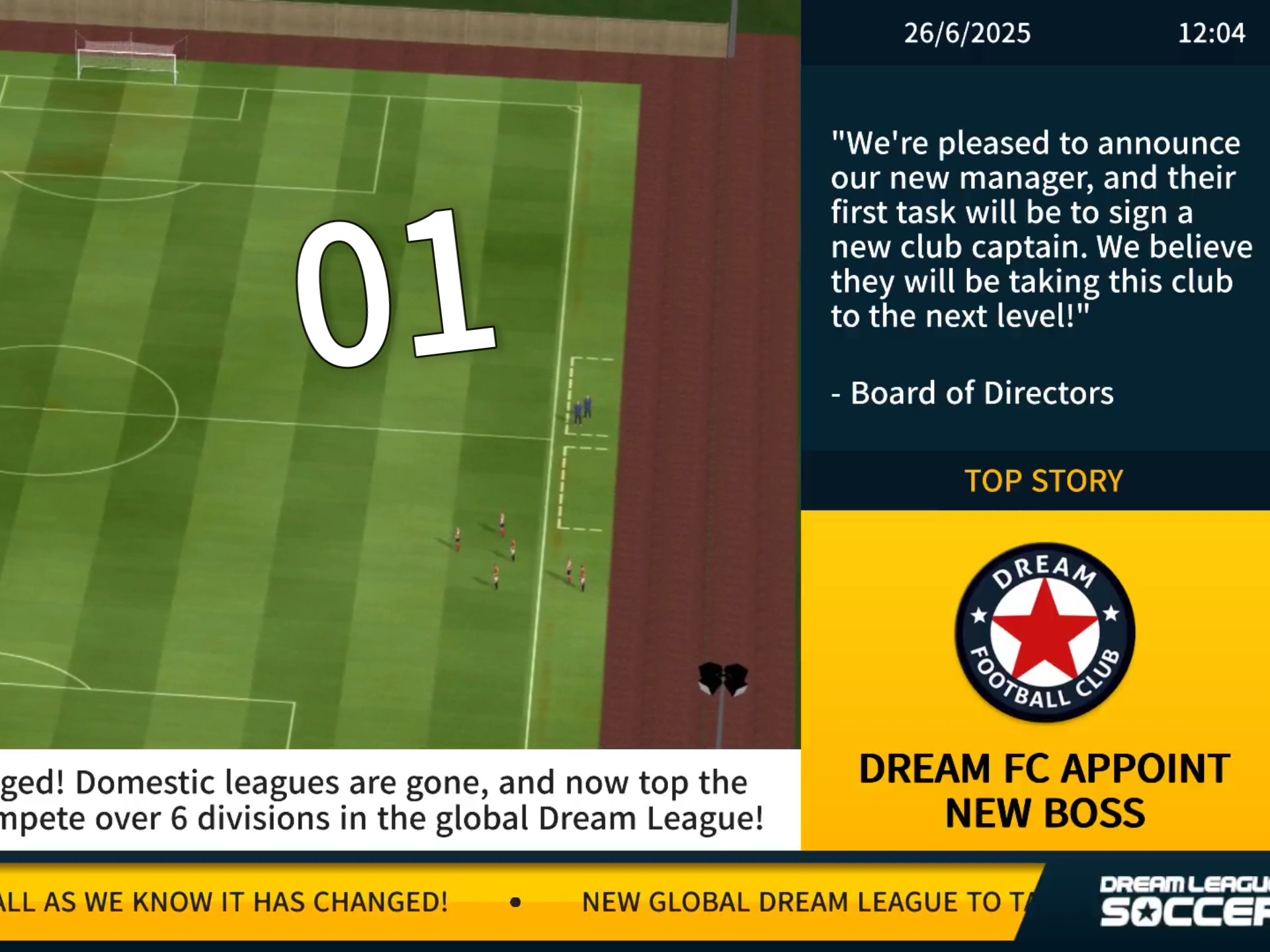The width and height of the screenshot is (1270, 952).
Task: Tap the Dream Football Club badge
Action: [x=1044, y=633]
